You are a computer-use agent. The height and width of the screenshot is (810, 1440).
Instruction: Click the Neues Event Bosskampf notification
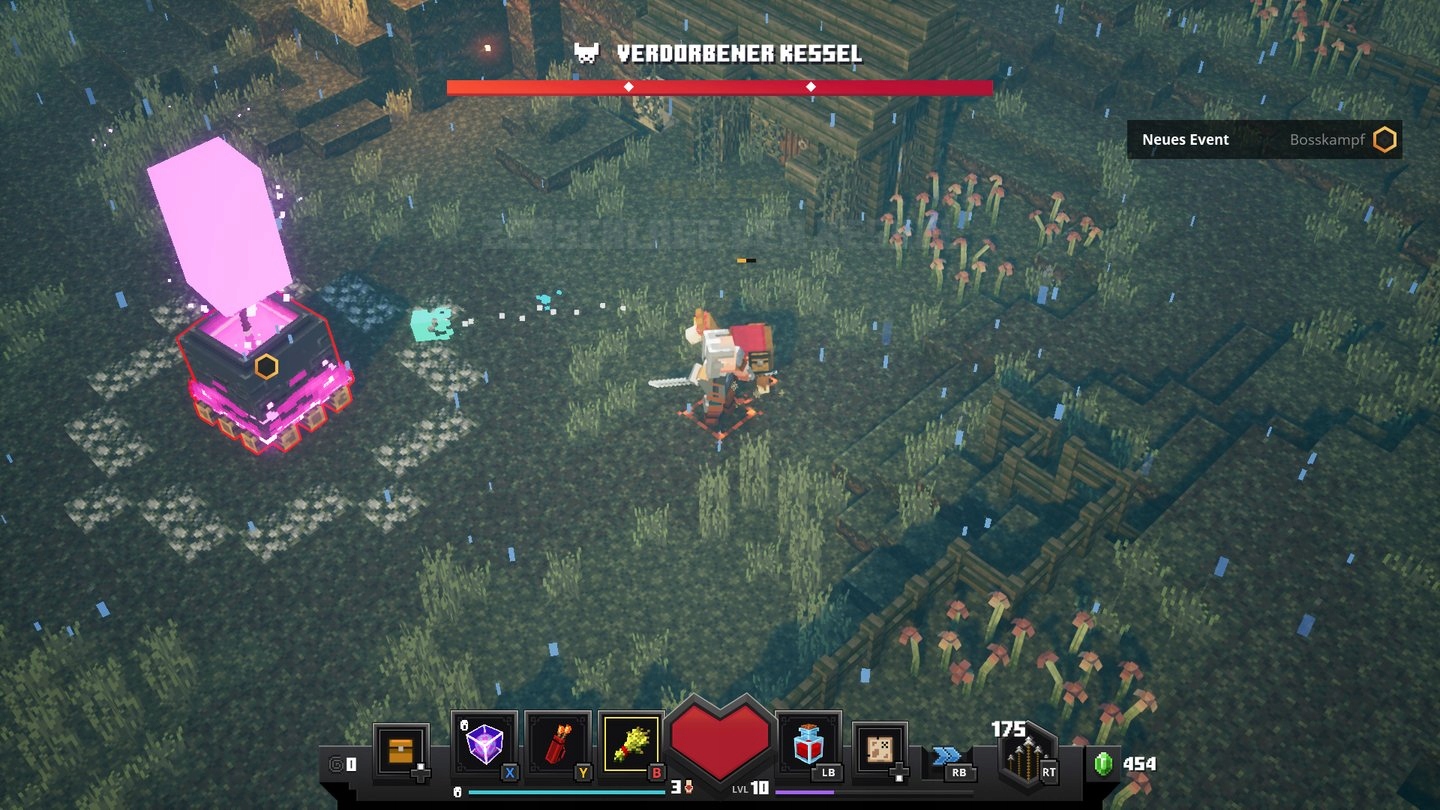(x=1264, y=140)
